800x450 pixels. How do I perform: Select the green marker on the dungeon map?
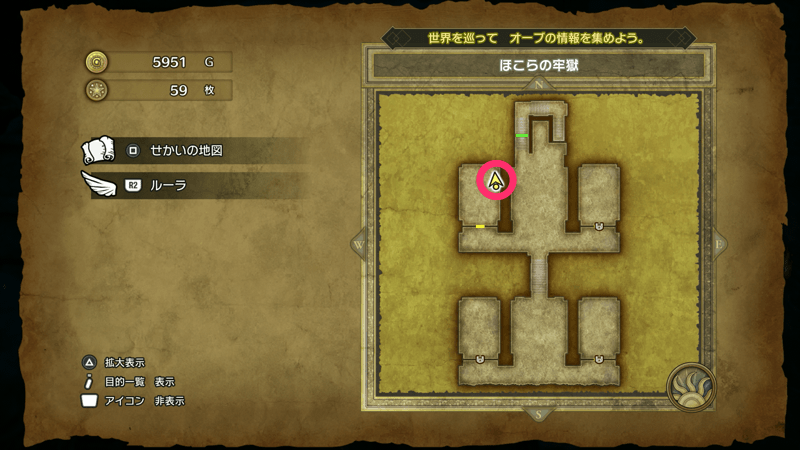pos(522,134)
